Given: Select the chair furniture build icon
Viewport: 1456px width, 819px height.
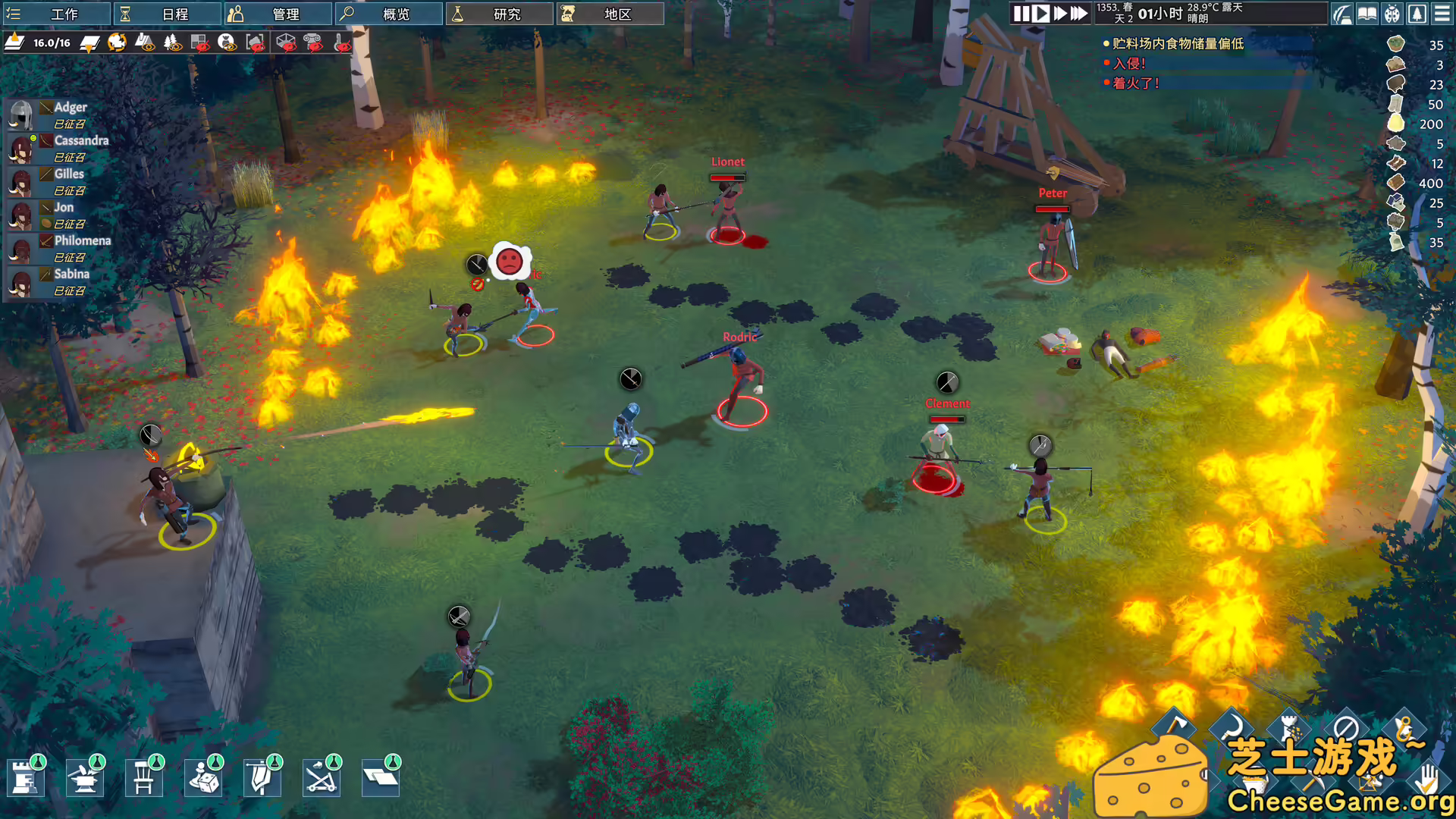Looking at the screenshot, I should coord(144,777).
